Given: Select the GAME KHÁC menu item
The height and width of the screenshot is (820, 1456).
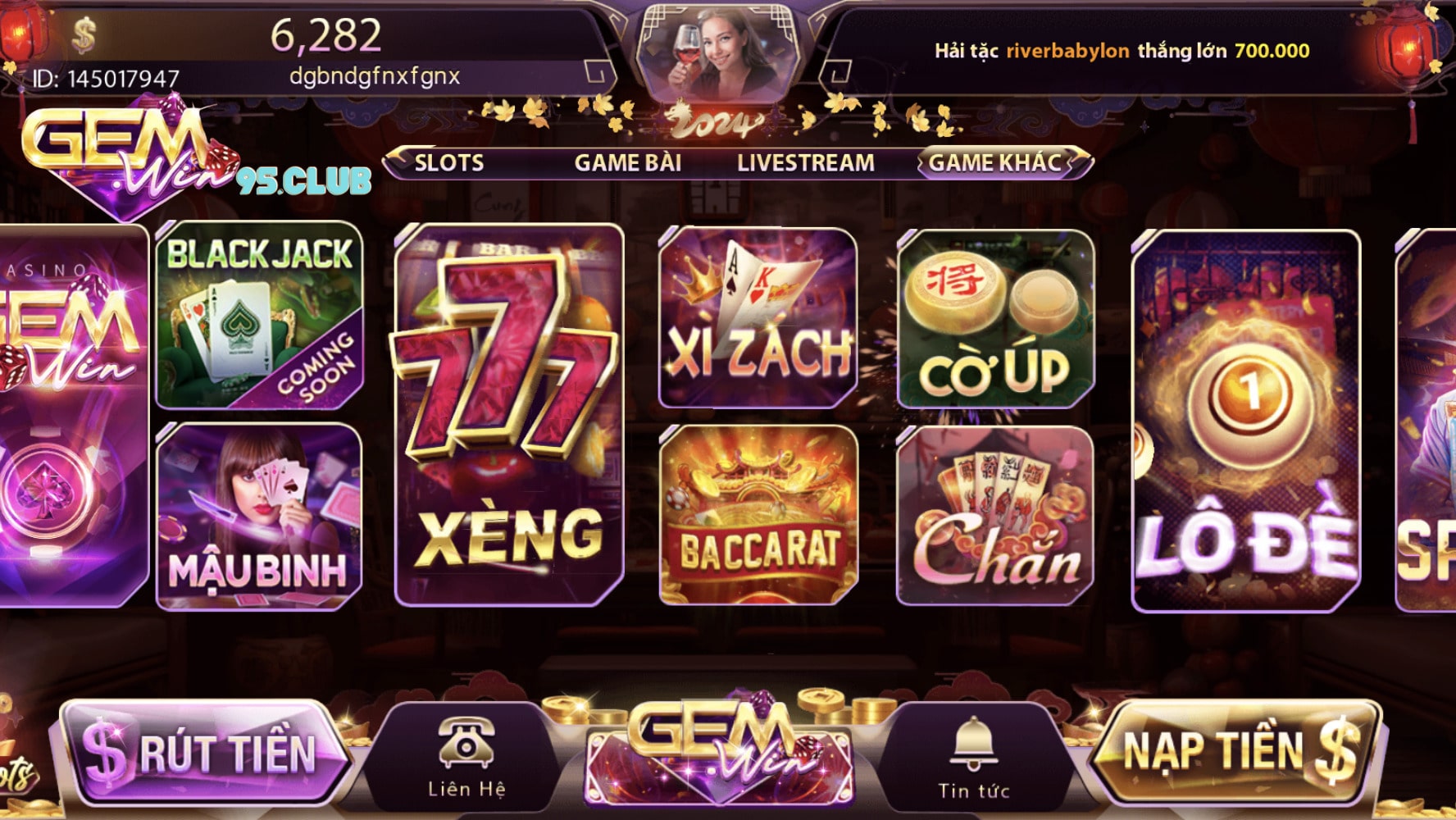Looking at the screenshot, I should pos(996,162).
